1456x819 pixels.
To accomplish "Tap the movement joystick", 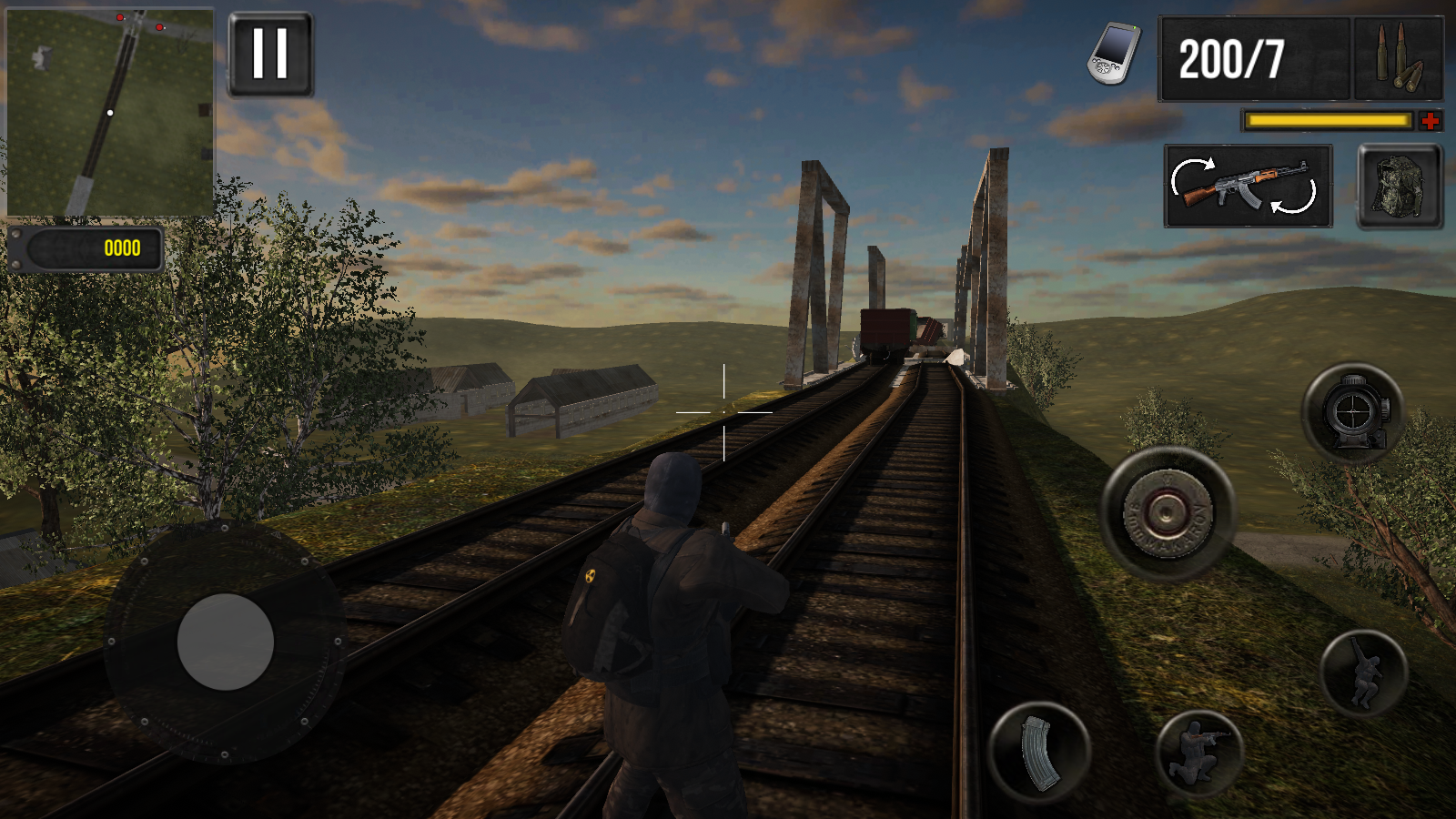I will (227, 642).
